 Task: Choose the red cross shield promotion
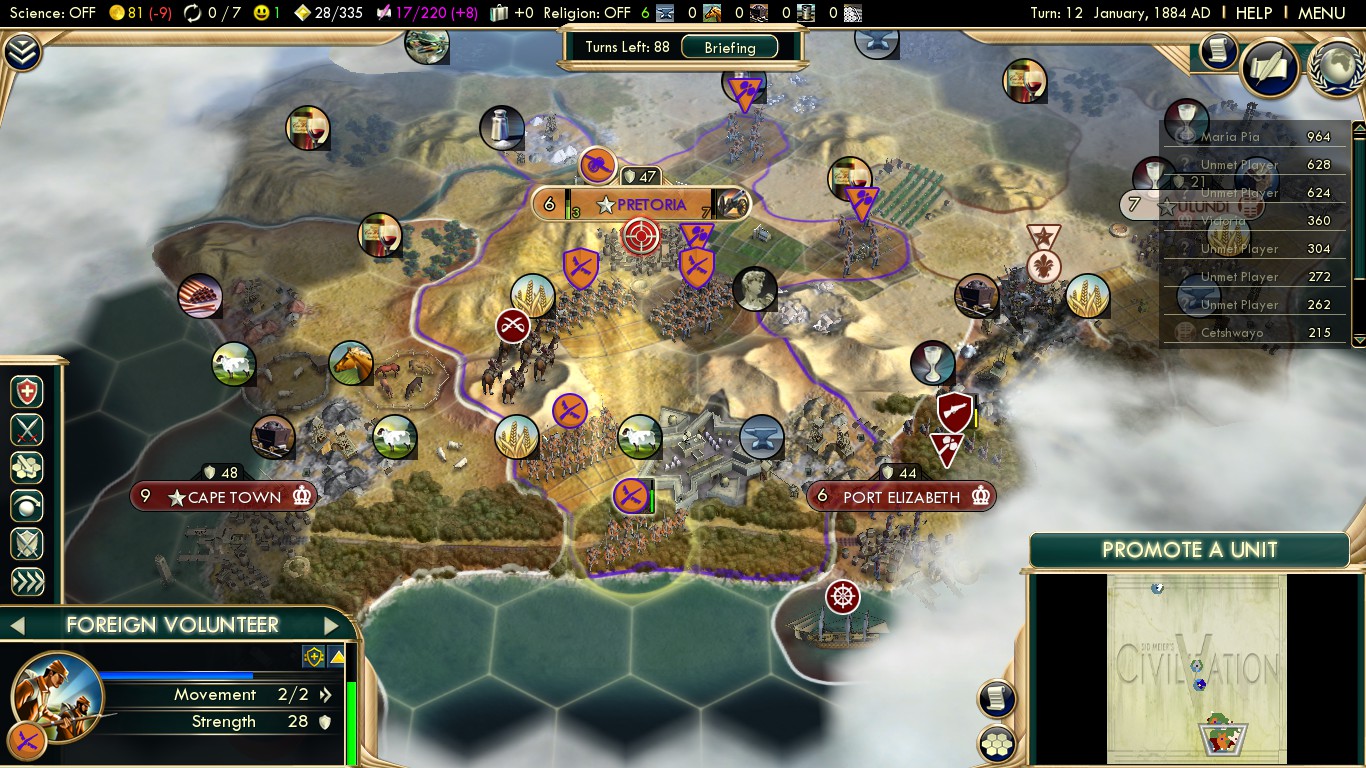tap(27, 392)
